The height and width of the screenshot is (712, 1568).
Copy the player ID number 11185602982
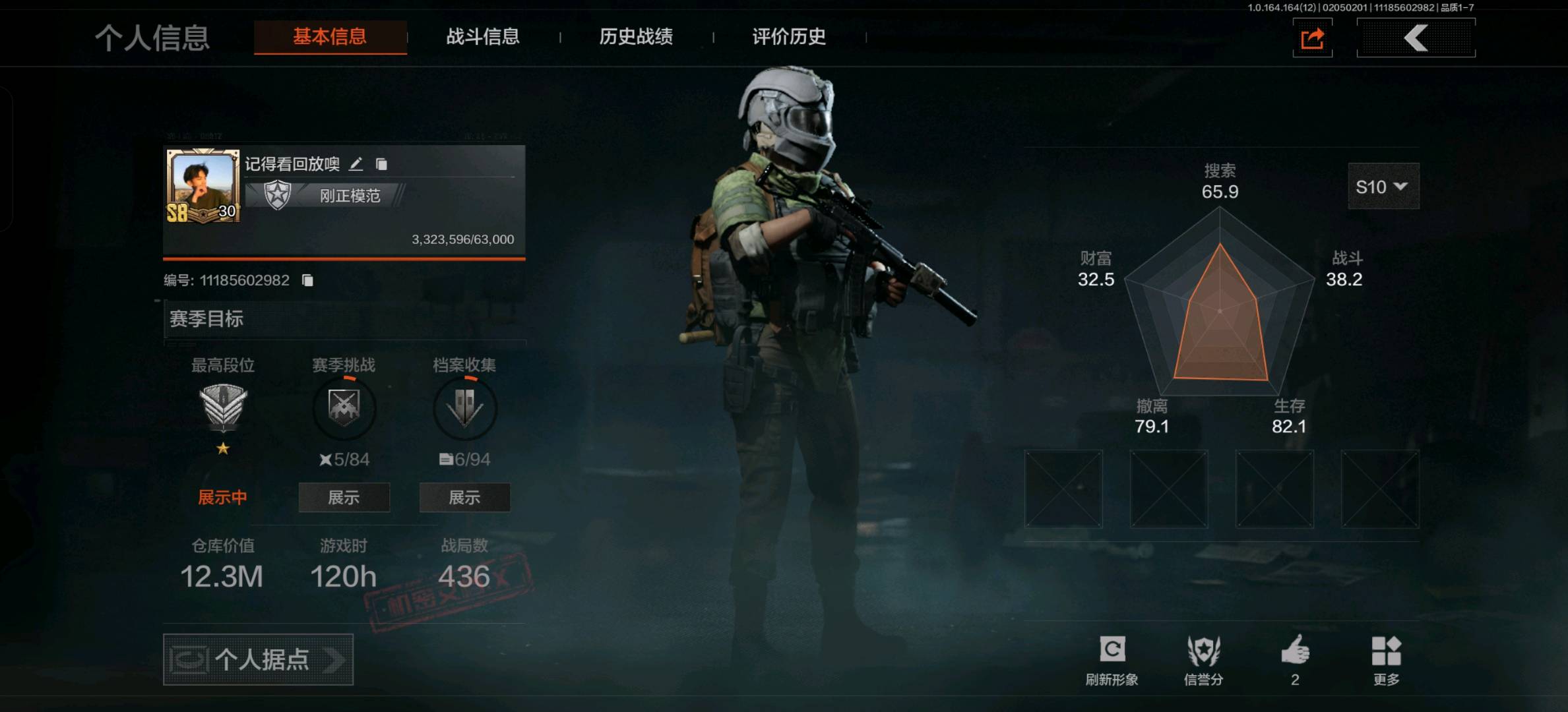307,281
